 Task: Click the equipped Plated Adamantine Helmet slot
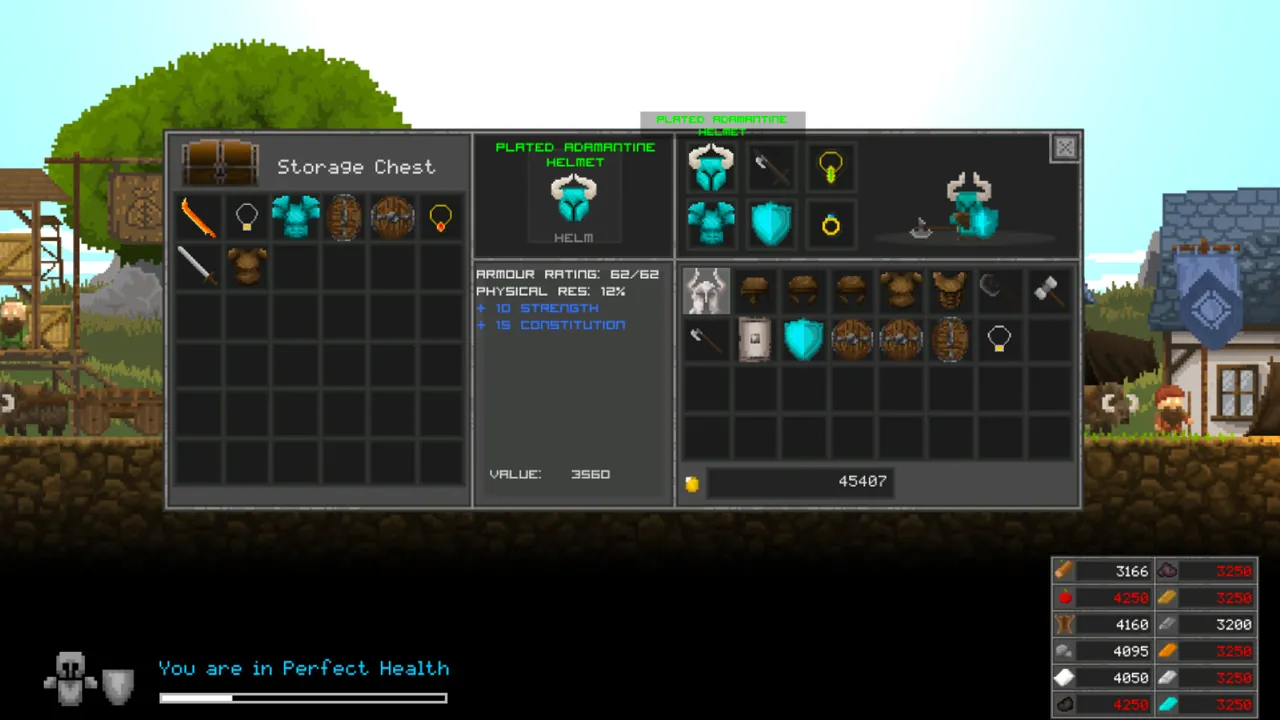711,167
